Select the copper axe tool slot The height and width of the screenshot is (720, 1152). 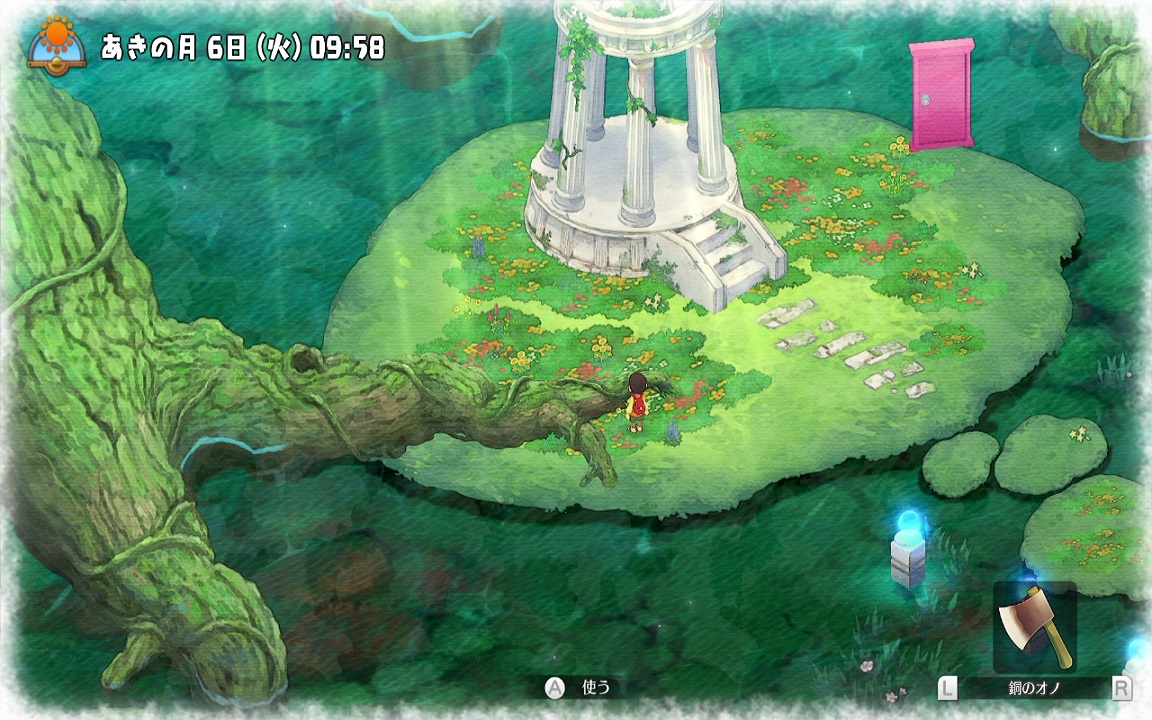point(1034,627)
